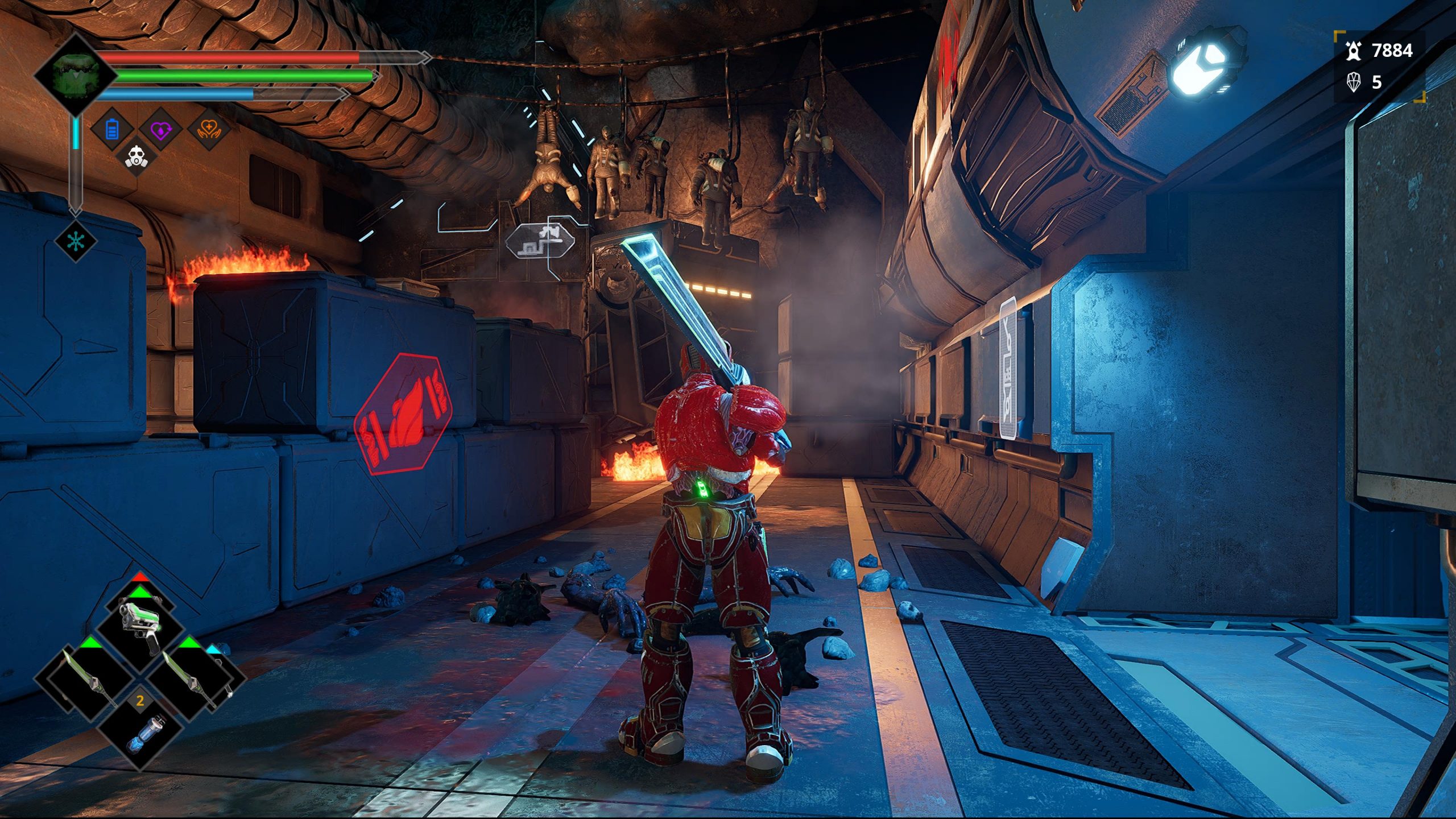The height and width of the screenshot is (819, 1456).
Task: Select the white gas mask icon
Action: tap(136, 156)
